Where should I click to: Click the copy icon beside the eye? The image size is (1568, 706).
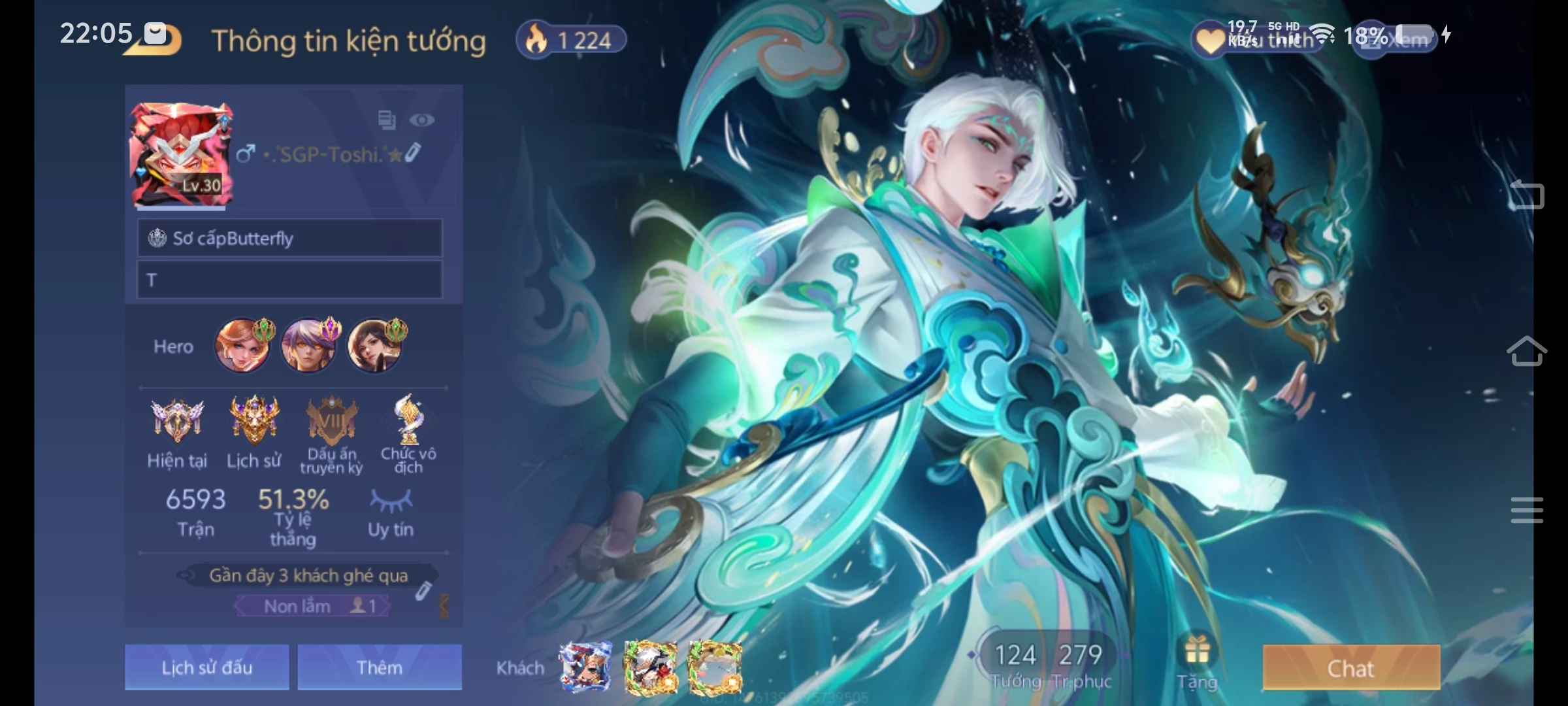(387, 120)
